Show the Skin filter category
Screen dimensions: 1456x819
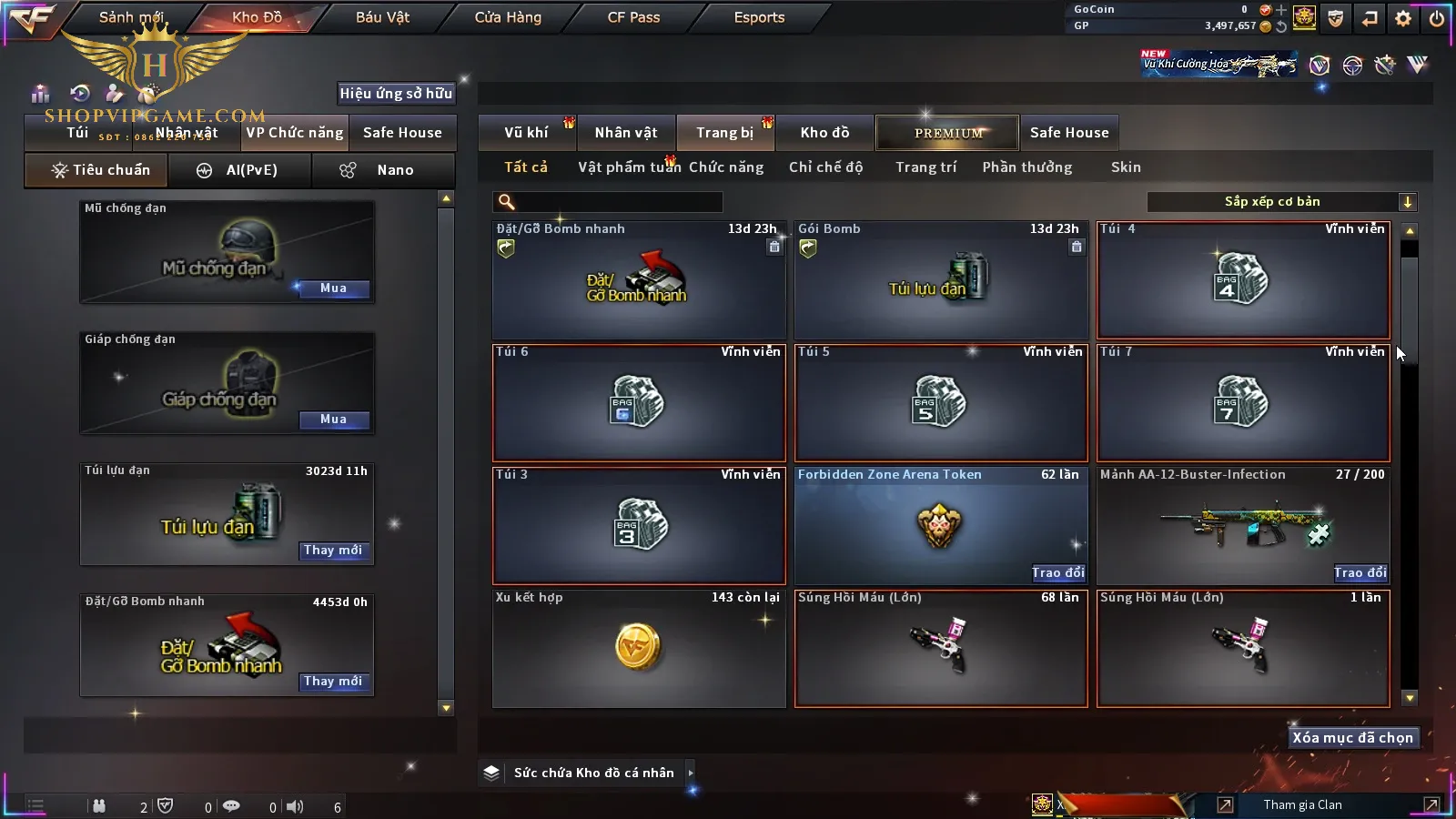(1126, 167)
